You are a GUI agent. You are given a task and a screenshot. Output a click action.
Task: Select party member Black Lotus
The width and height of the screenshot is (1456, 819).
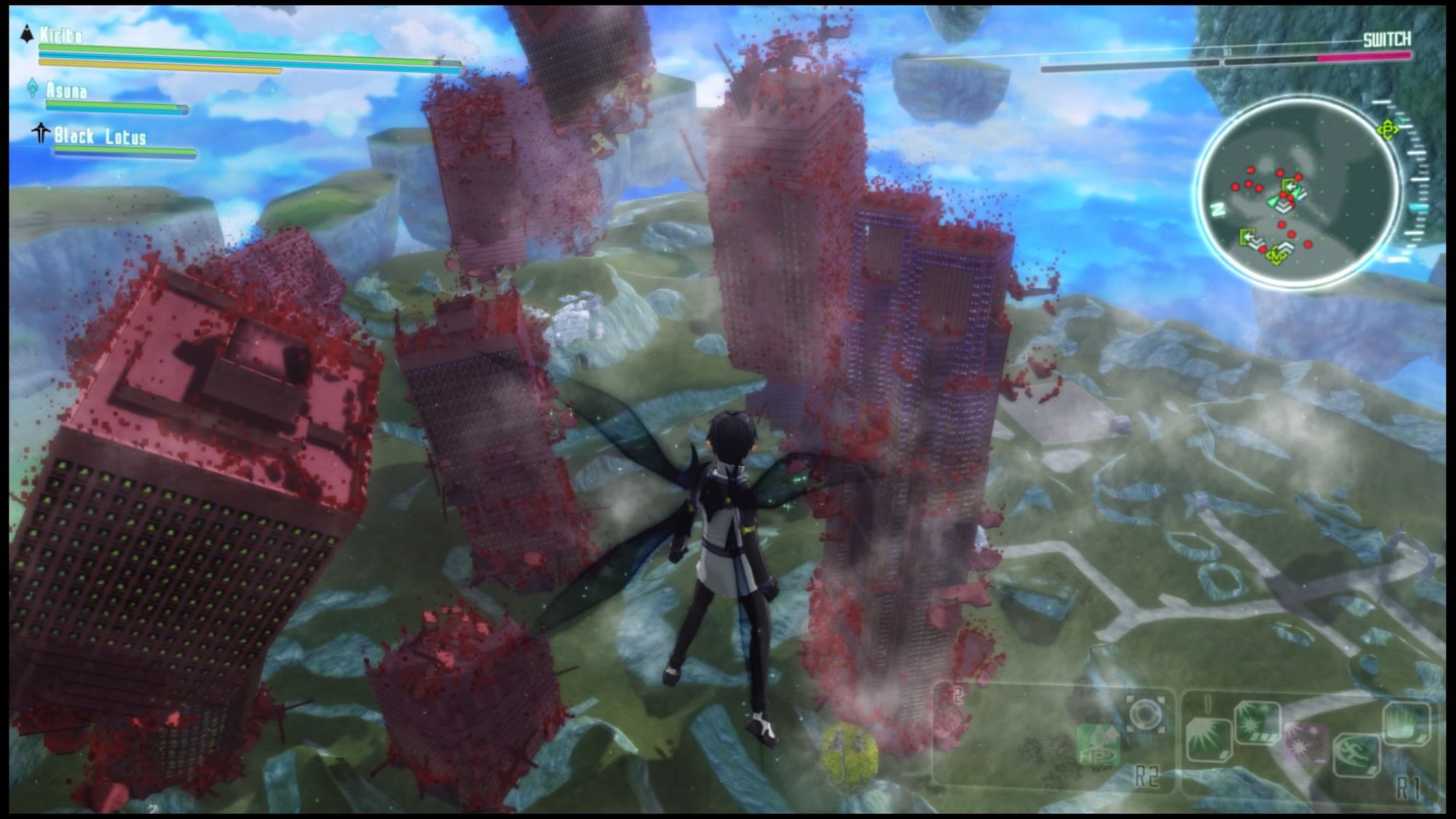click(x=100, y=137)
